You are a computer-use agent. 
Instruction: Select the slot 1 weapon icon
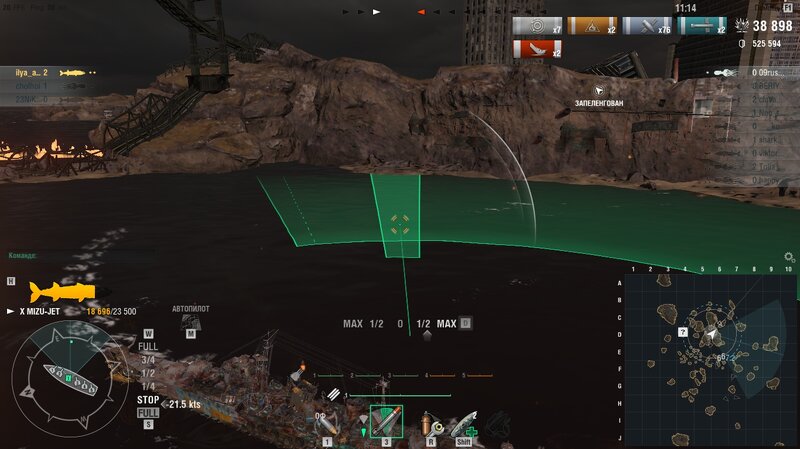[328, 422]
